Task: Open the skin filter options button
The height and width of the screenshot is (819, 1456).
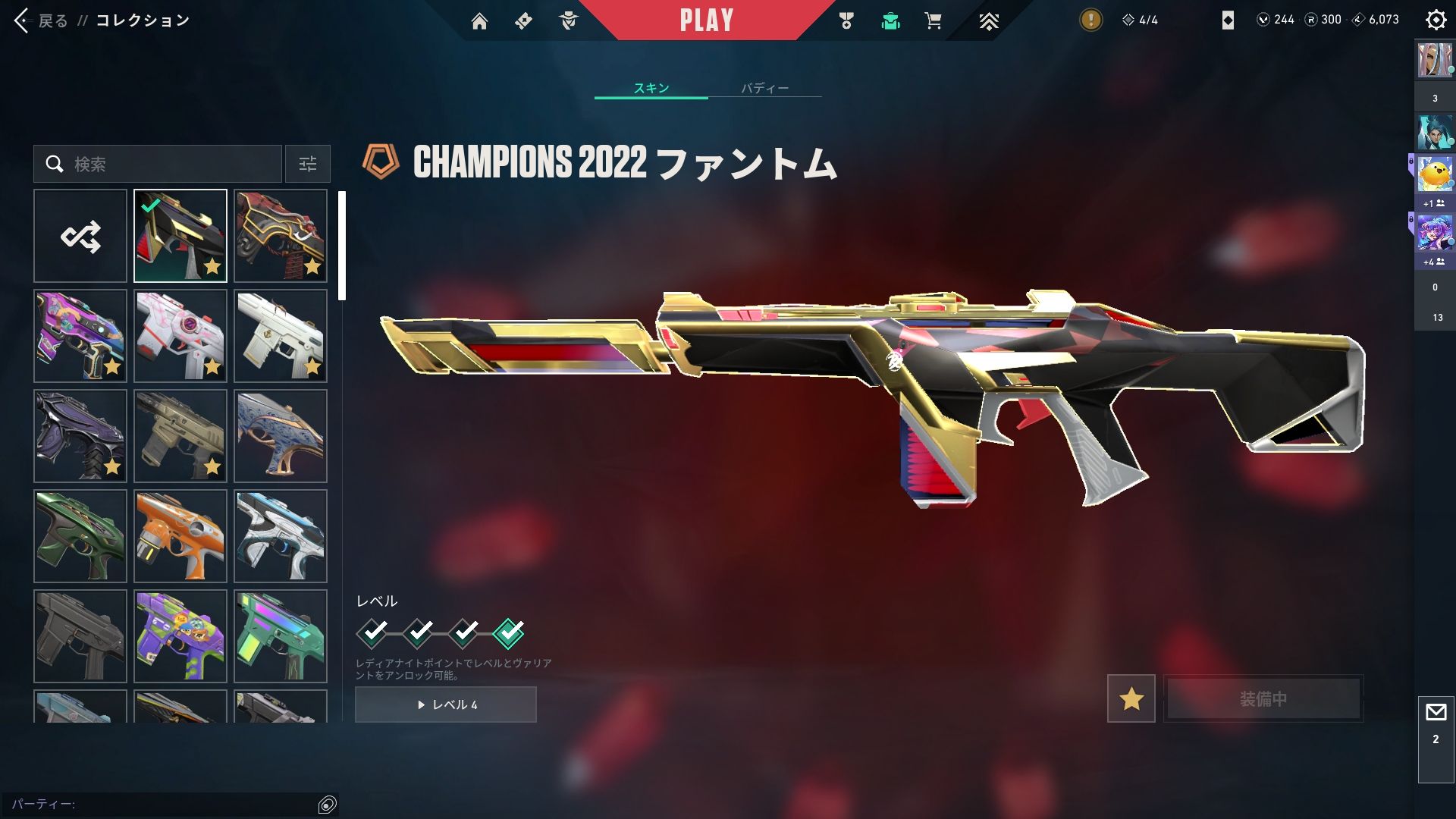Action: 308,164
